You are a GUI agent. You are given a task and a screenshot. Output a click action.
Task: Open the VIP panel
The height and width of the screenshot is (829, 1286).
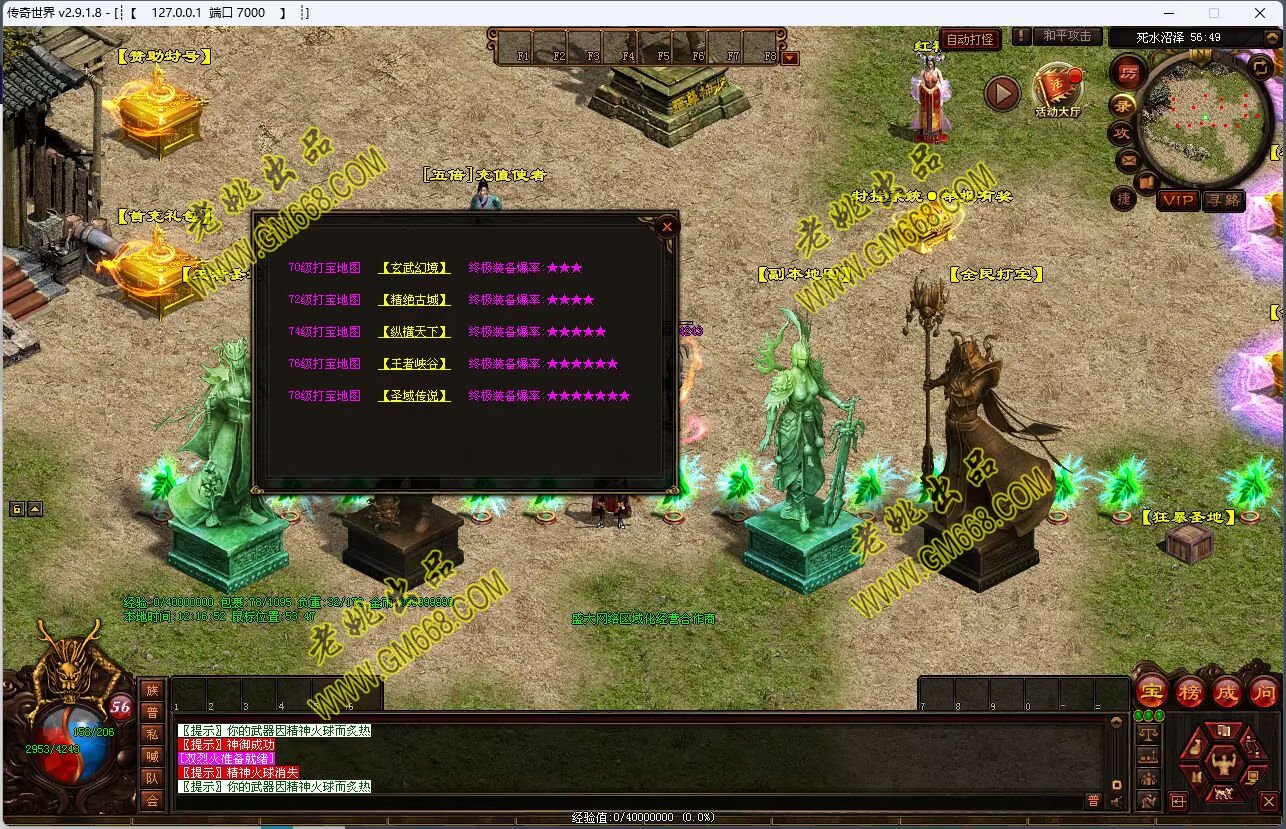1178,200
